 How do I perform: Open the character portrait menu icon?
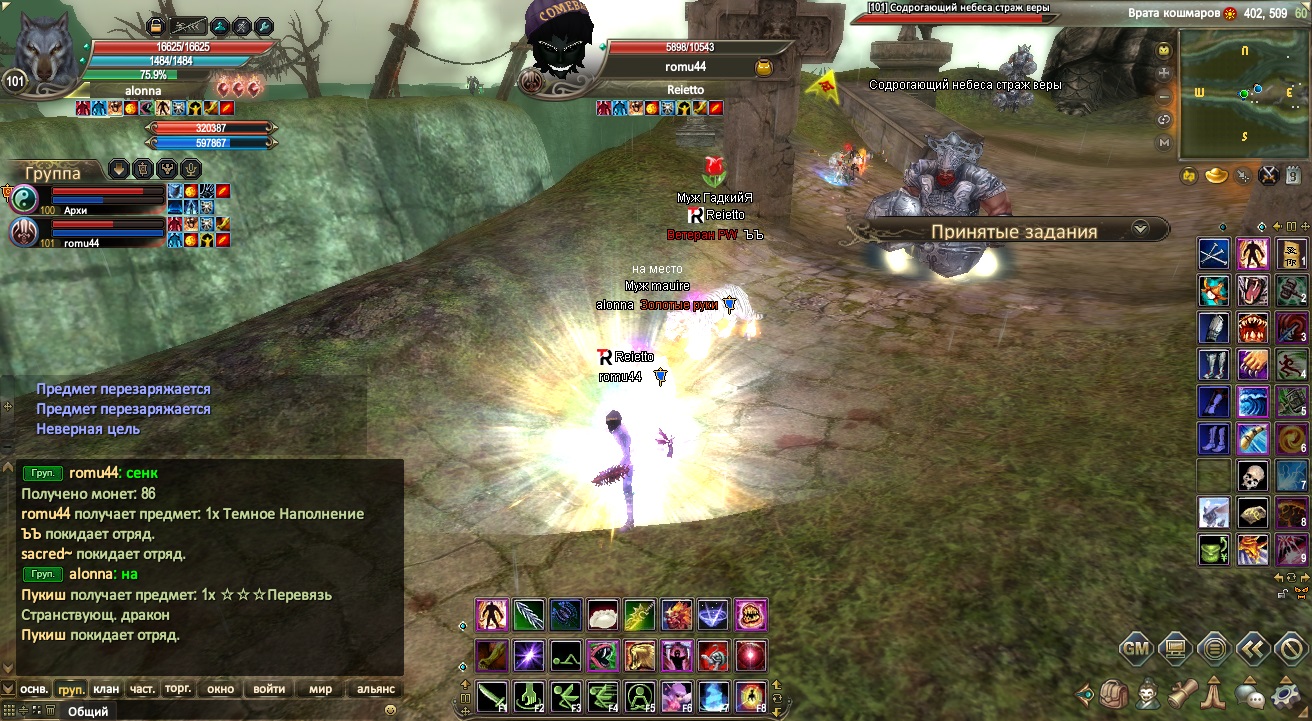1150,692
